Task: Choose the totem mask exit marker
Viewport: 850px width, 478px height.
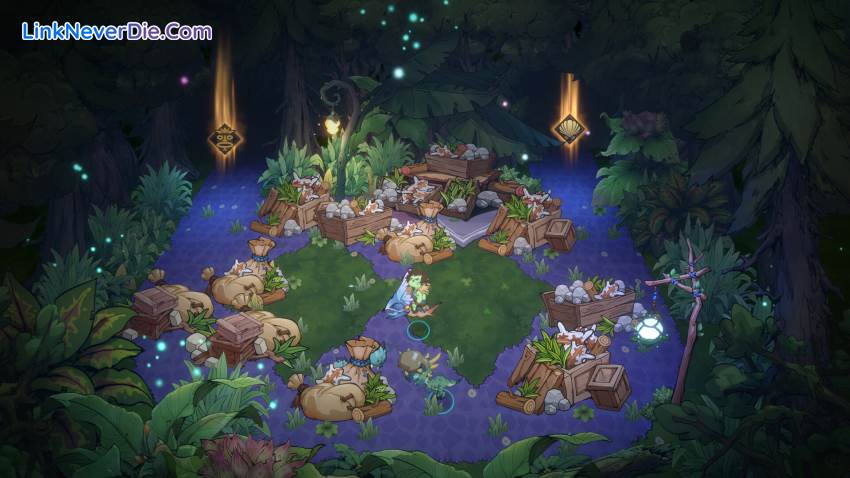Action: 224,138
